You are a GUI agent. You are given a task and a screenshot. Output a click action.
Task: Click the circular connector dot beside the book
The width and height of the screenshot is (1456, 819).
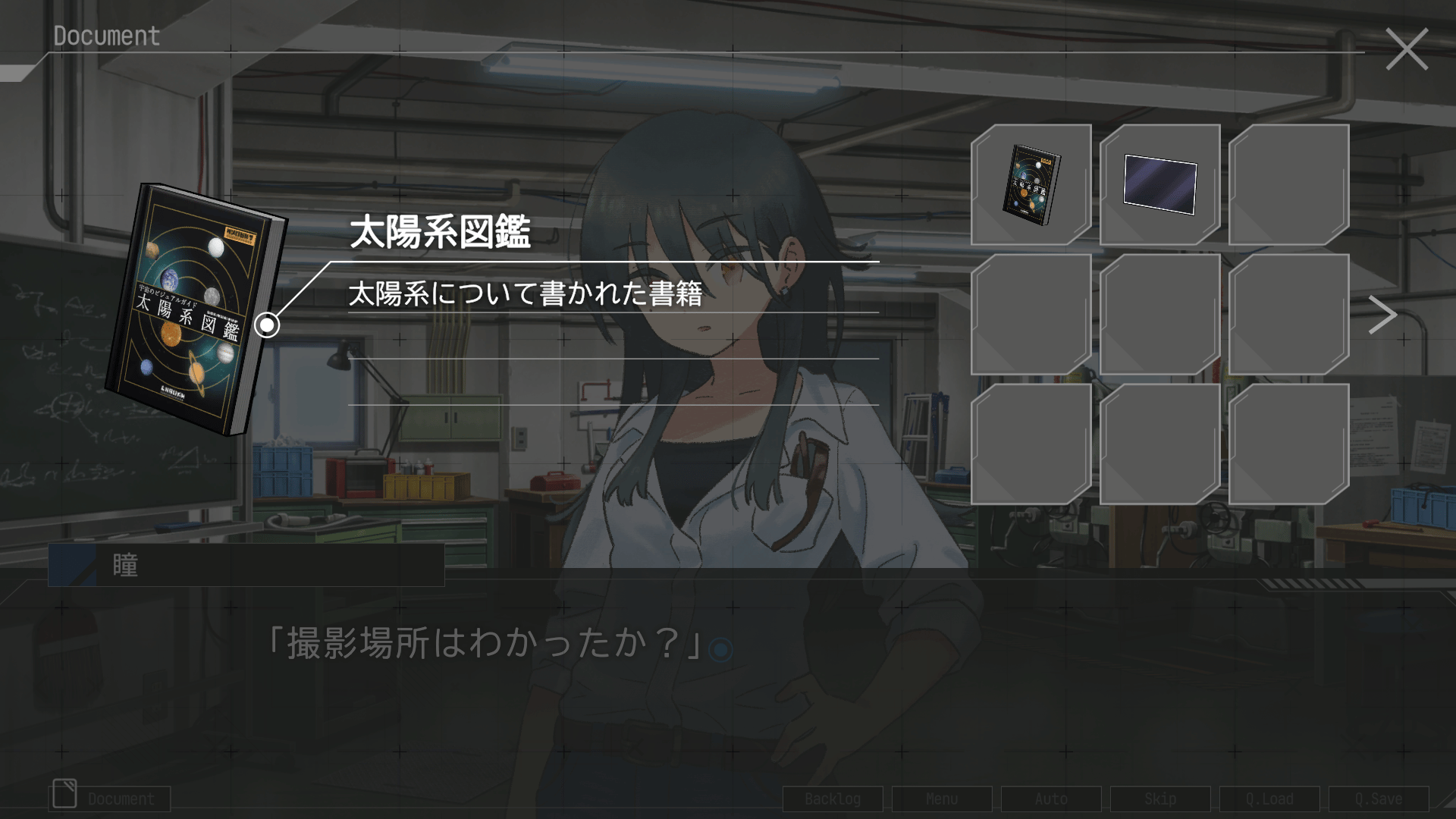267,326
